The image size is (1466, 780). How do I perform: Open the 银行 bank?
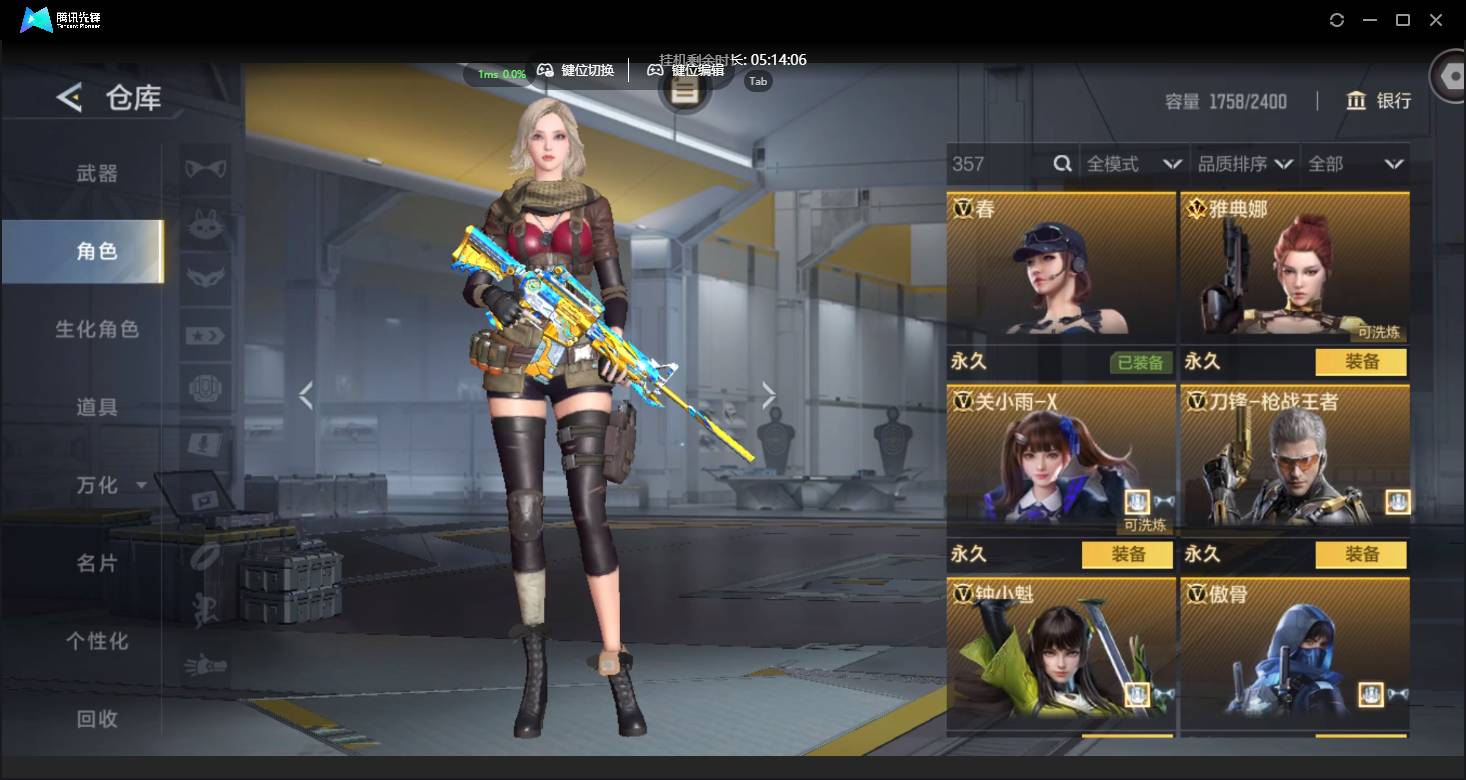[x=1379, y=101]
